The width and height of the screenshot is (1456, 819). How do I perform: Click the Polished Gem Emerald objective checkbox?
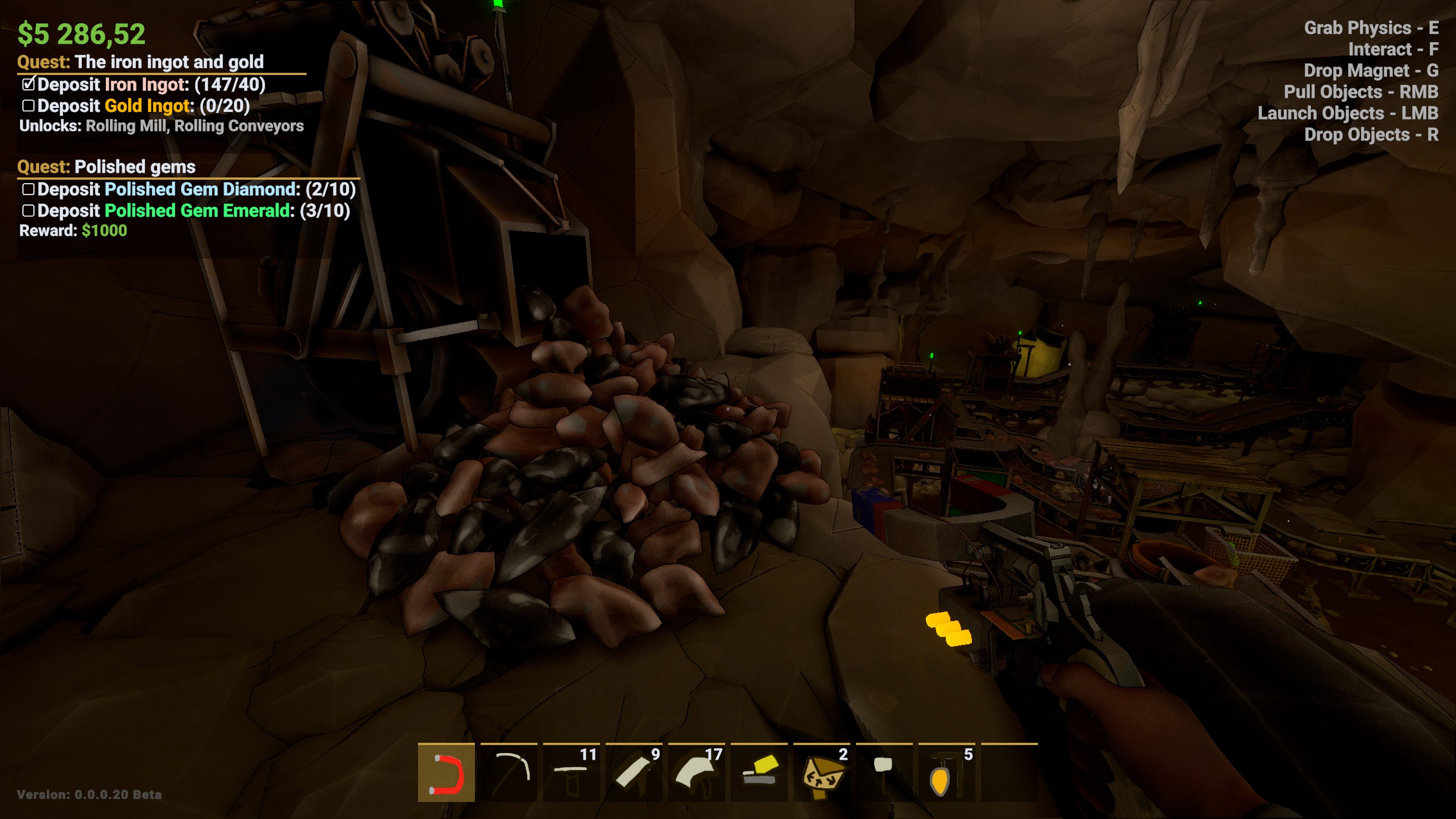click(x=28, y=211)
